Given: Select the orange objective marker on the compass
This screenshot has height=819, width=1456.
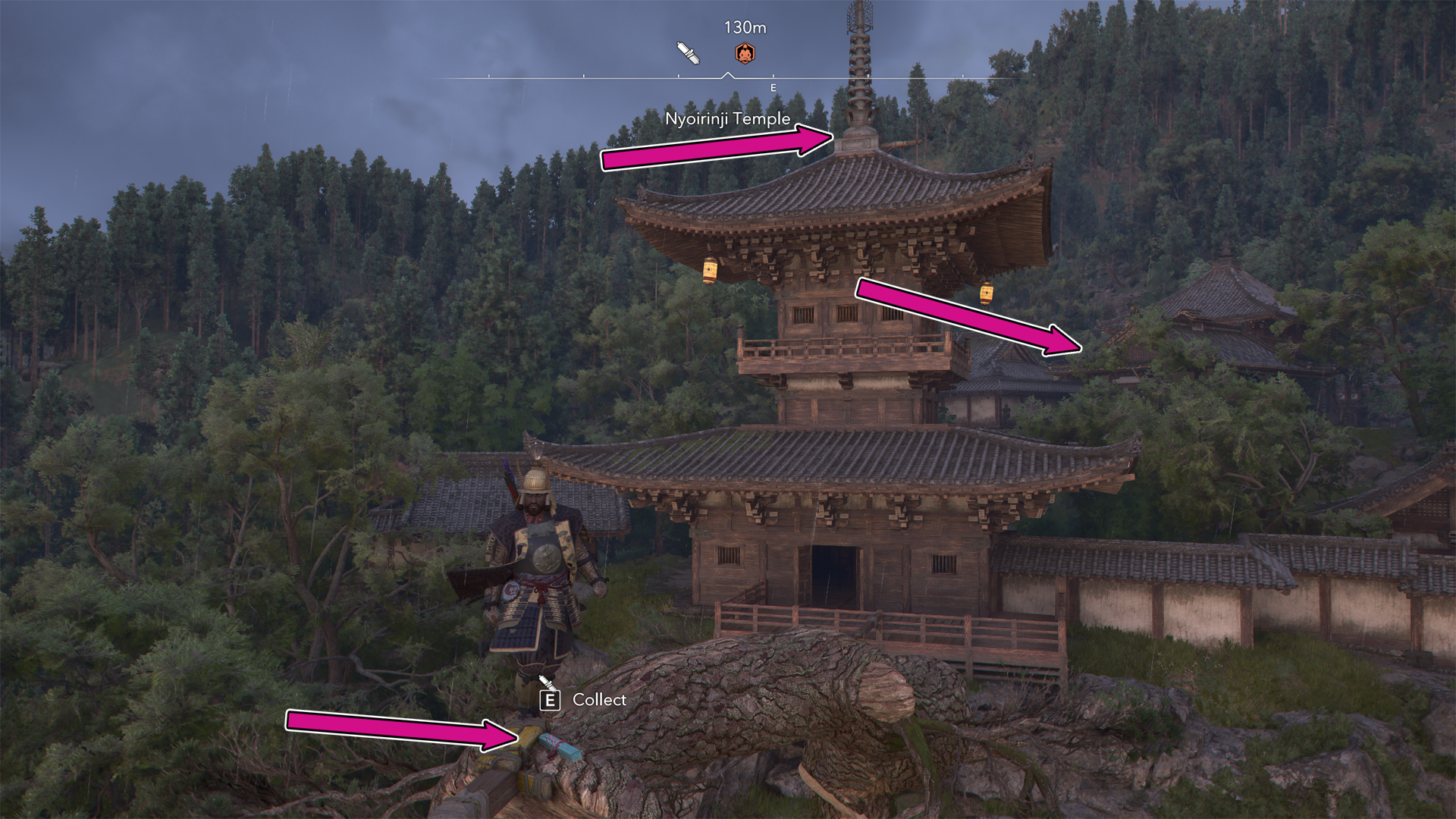Looking at the screenshot, I should [745, 53].
